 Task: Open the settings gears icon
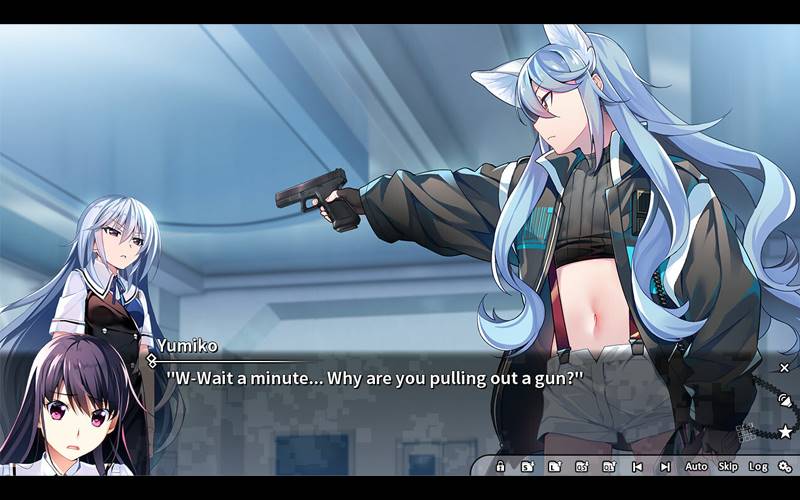[785, 466]
